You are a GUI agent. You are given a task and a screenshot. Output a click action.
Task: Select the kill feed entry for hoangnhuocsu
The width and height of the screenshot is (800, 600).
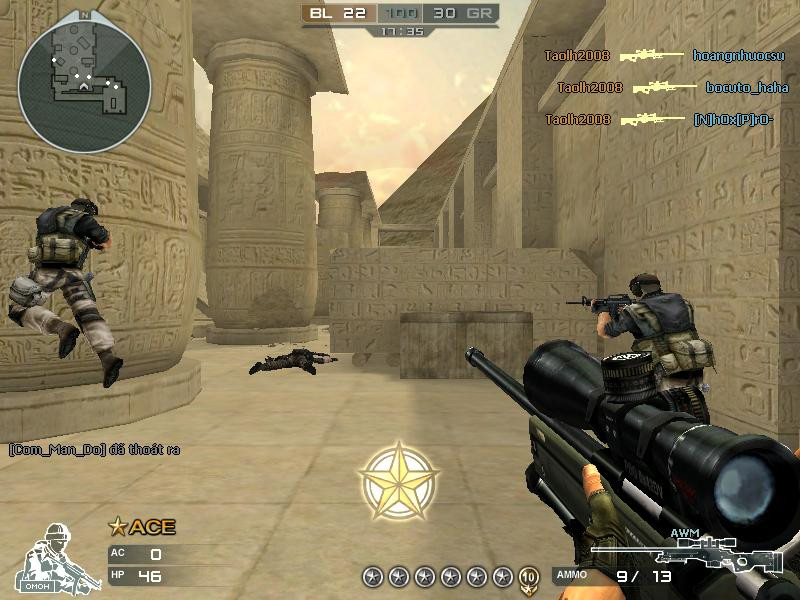click(x=665, y=55)
